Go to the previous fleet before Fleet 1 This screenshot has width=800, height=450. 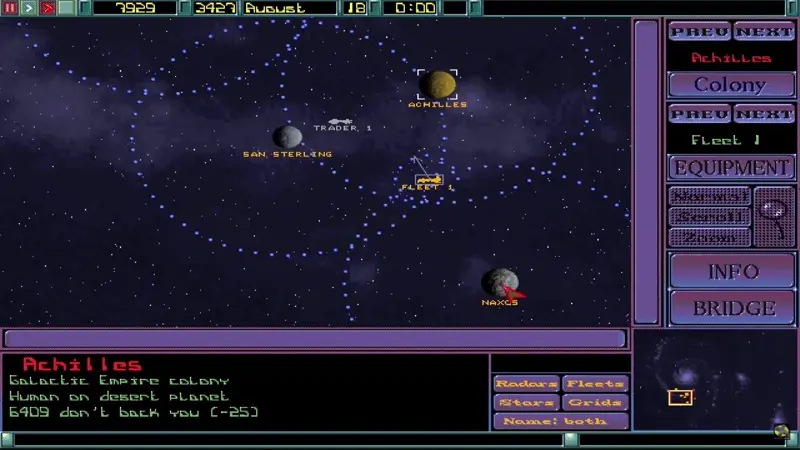pyautogui.click(x=699, y=114)
